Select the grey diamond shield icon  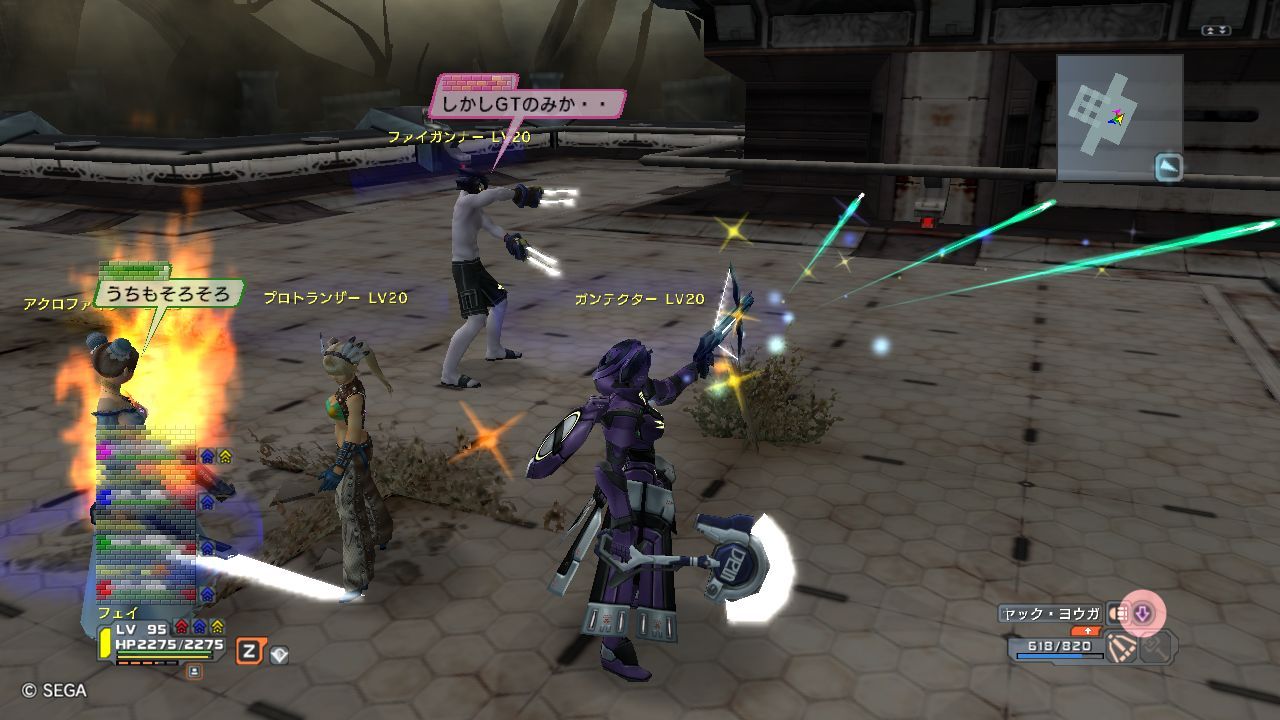(x=280, y=655)
